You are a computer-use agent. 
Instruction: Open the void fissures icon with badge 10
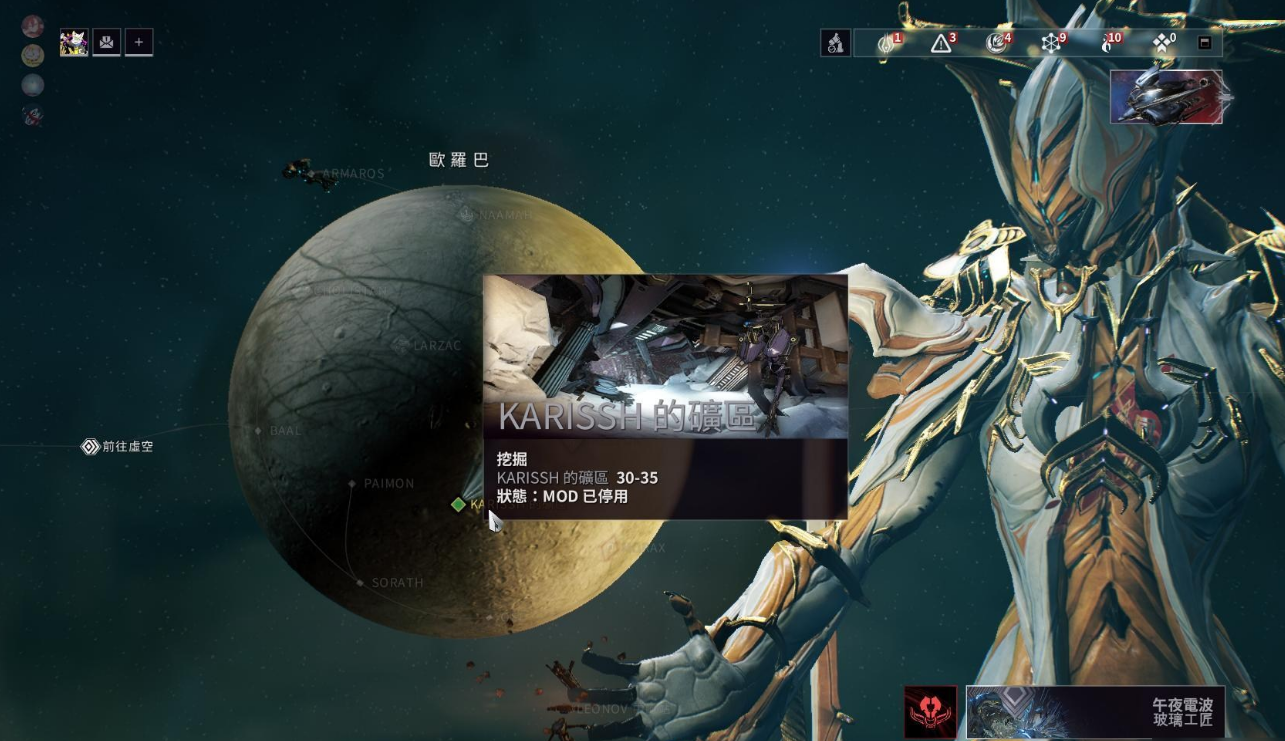(x=1107, y=43)
